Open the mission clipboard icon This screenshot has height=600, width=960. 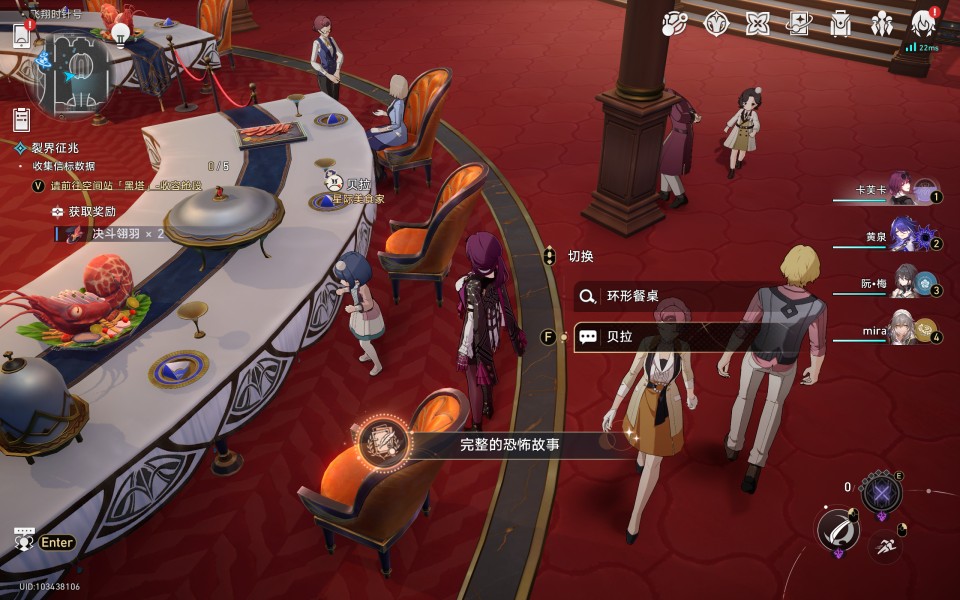click(x=21, y=119)
